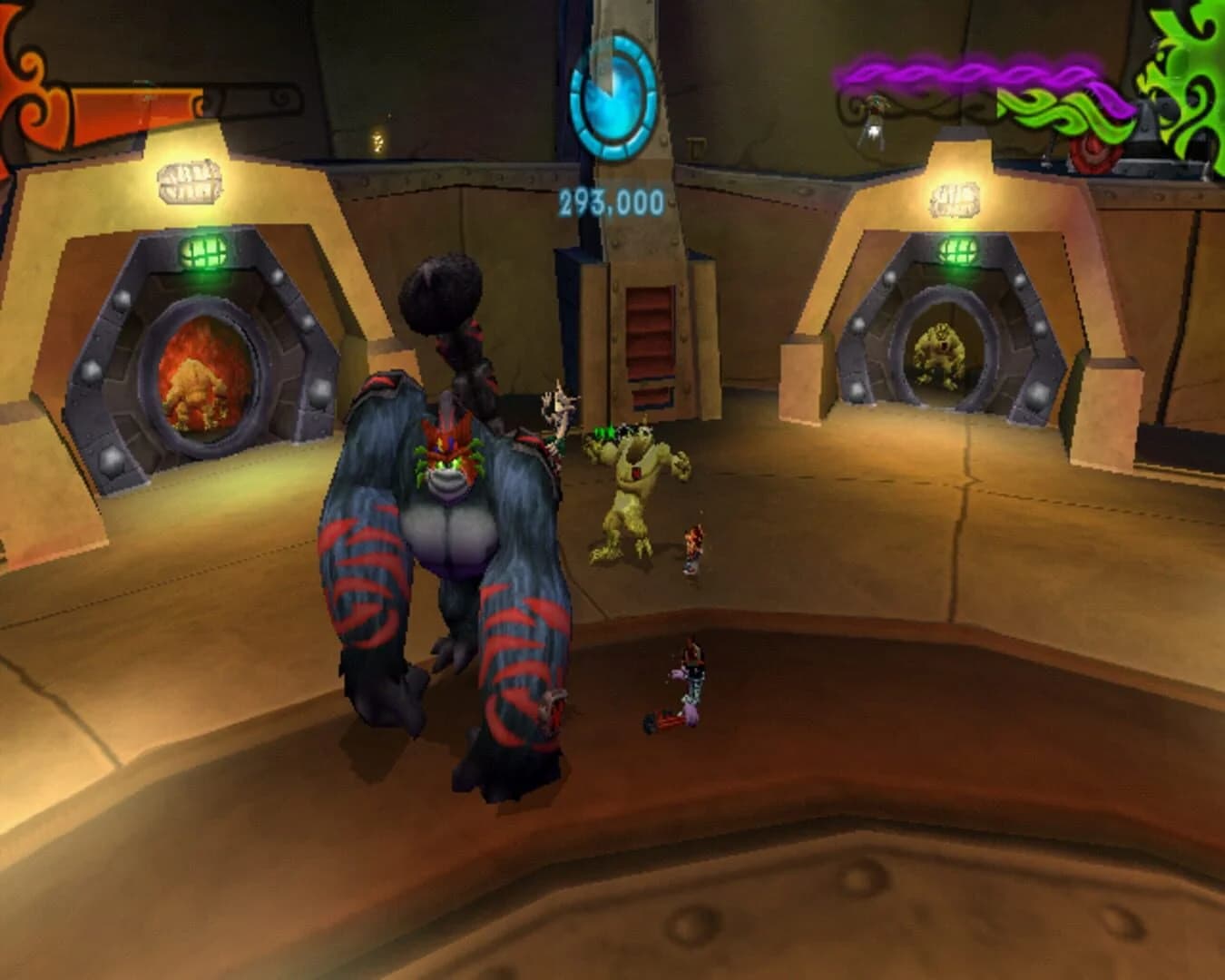Toggle the green lamp above the left doorway
This screenshot has height=980, width=1225.
[x=201, y=250]
